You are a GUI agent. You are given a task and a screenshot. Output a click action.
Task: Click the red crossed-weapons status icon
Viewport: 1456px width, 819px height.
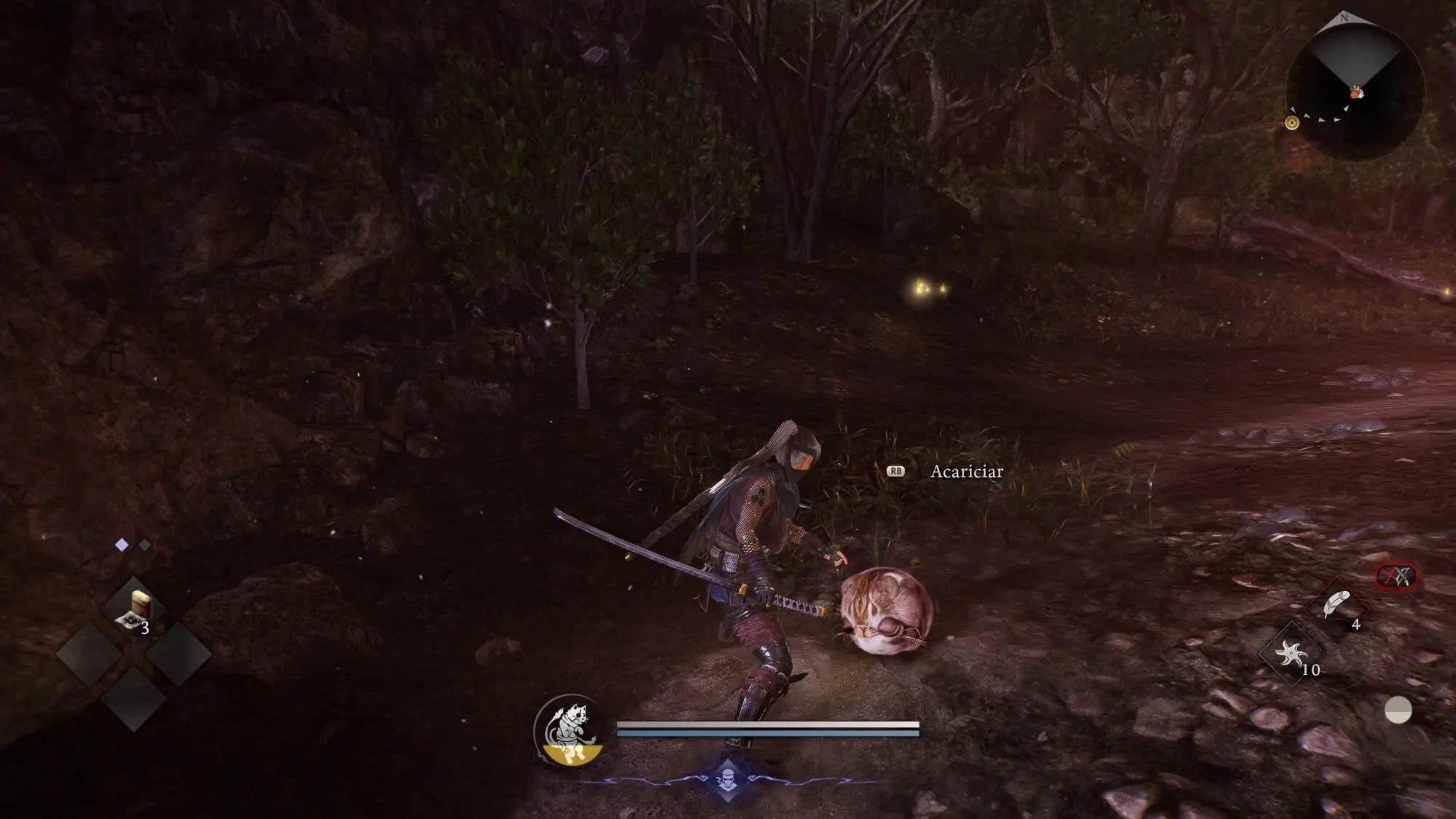(x=1396, y=577)
